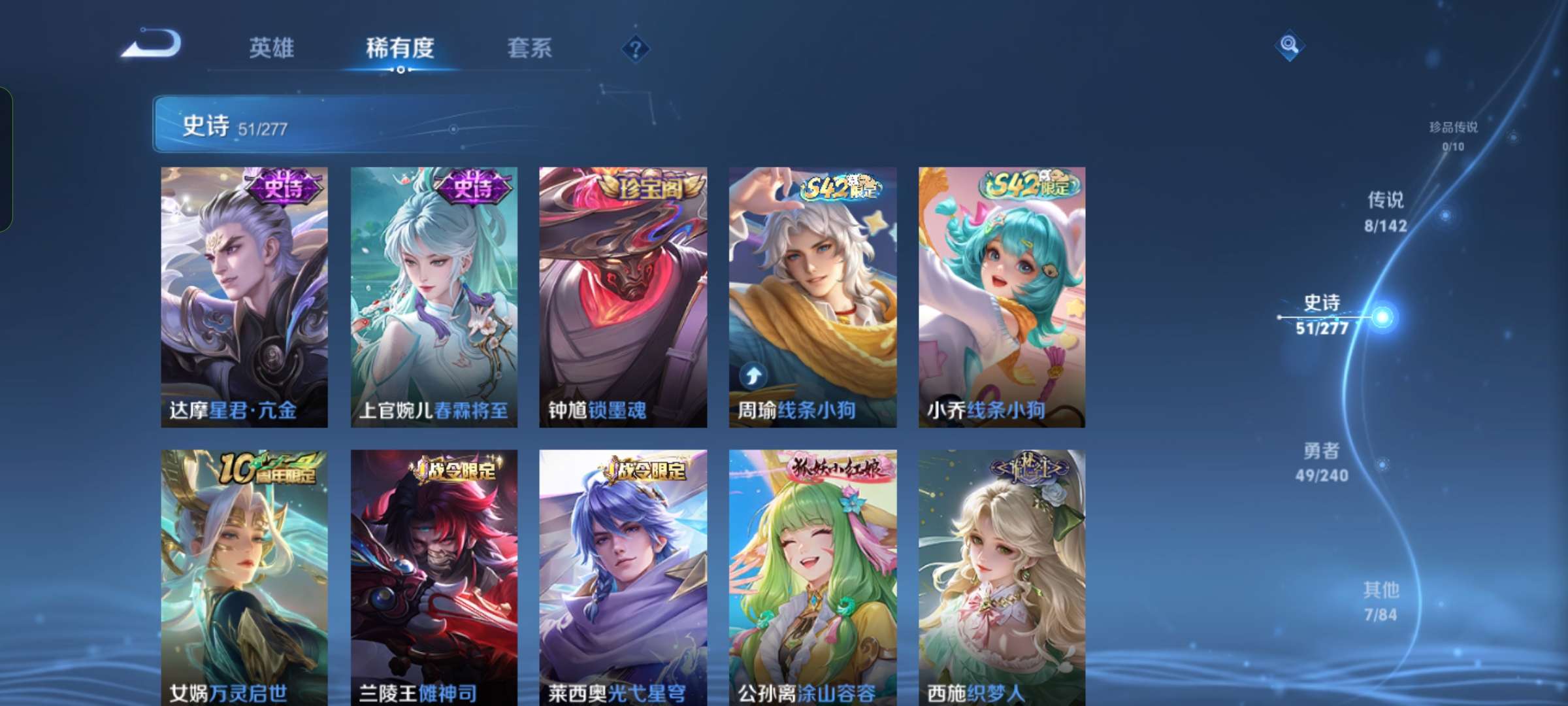Click the help question mark icon
Image resolution: width=1568 pixels, height=706 pixels.
coord(636,48)
